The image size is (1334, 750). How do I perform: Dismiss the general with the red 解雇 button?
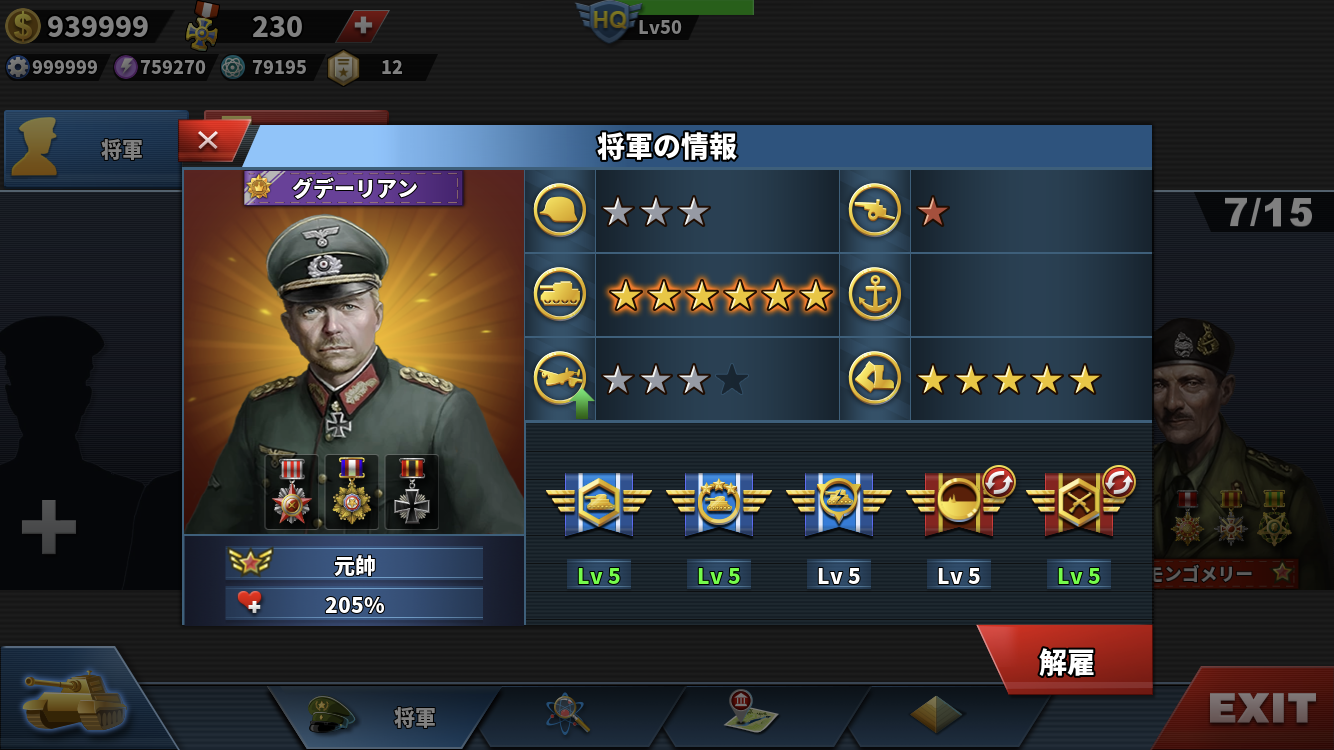(x=1066, y=662)
